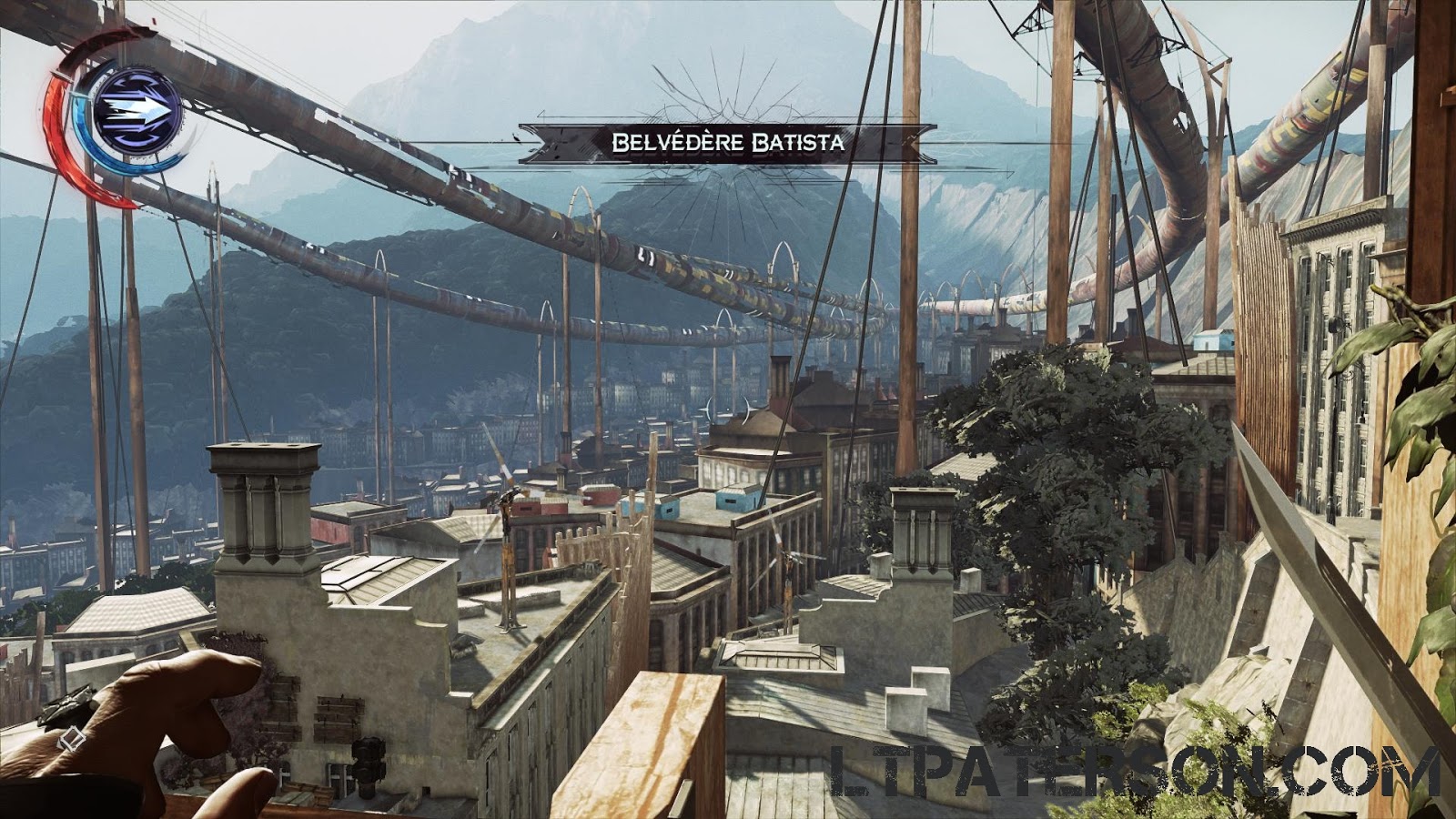Viewport: 1456px width, 819px height.
Task: Click the Belvédère Batista location banner
Action: pos(728,138)
